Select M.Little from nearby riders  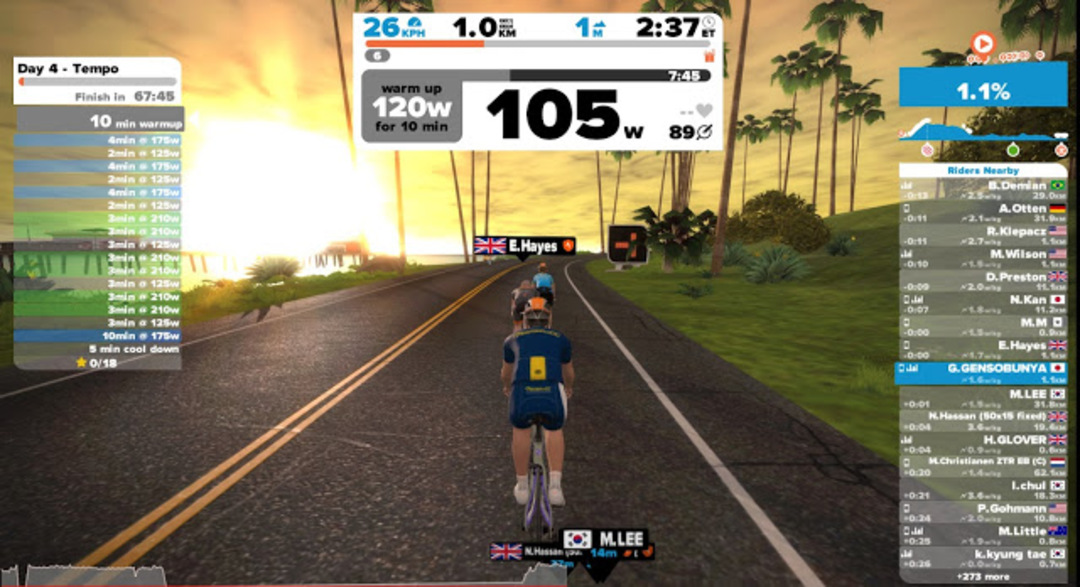[x=983, y=536]
